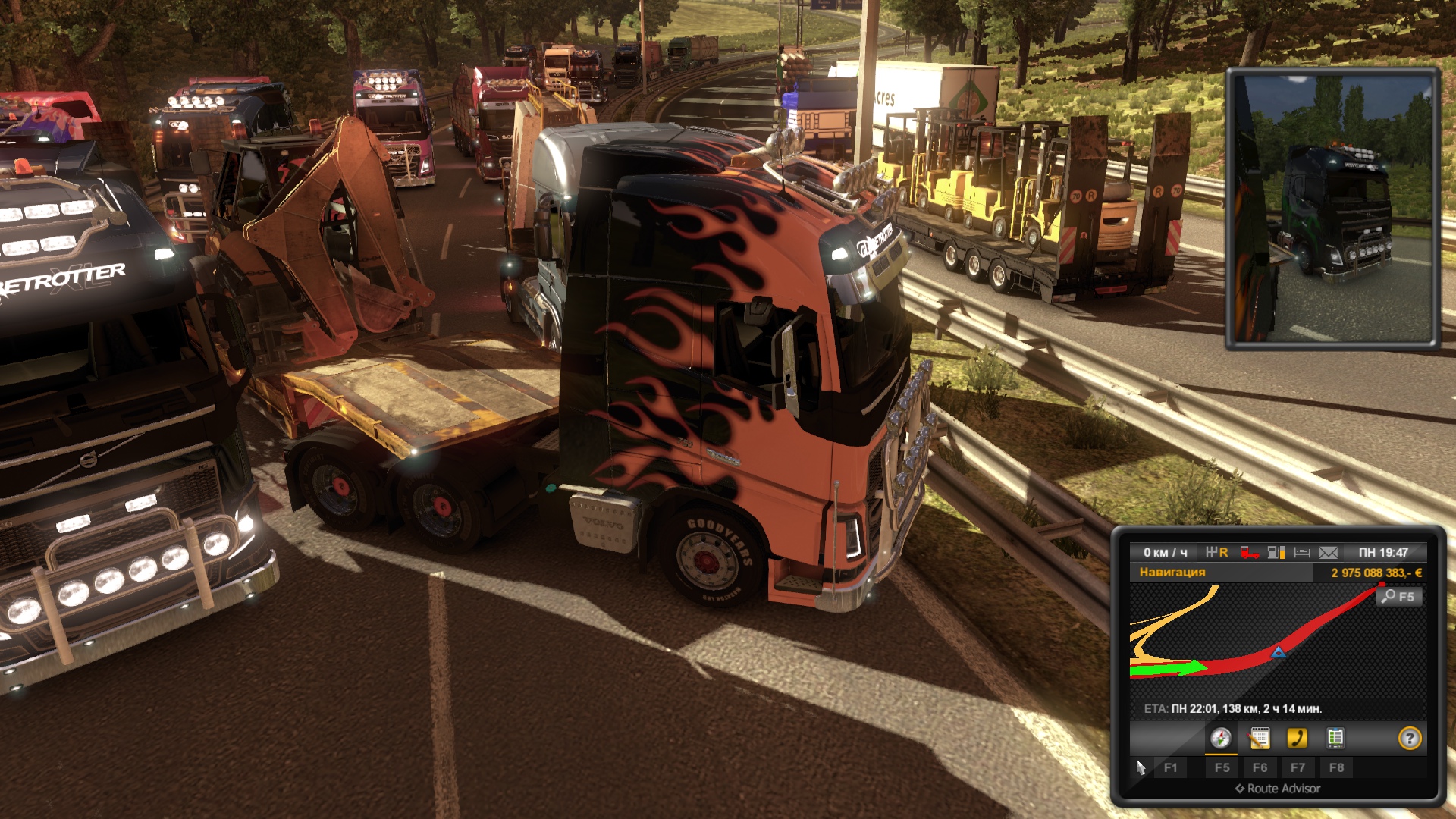Zoom the Route Advisor navigation map
Screen dimensions: 1456x819
point(1398,597)
